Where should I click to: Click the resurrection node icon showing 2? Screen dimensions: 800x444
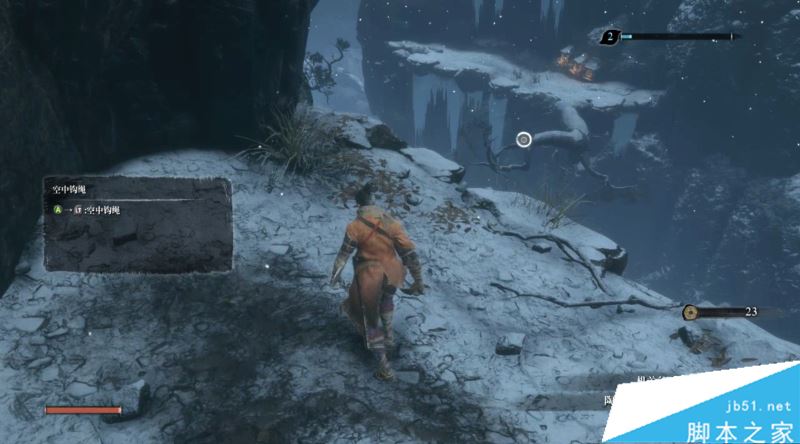tap(609, 38)
